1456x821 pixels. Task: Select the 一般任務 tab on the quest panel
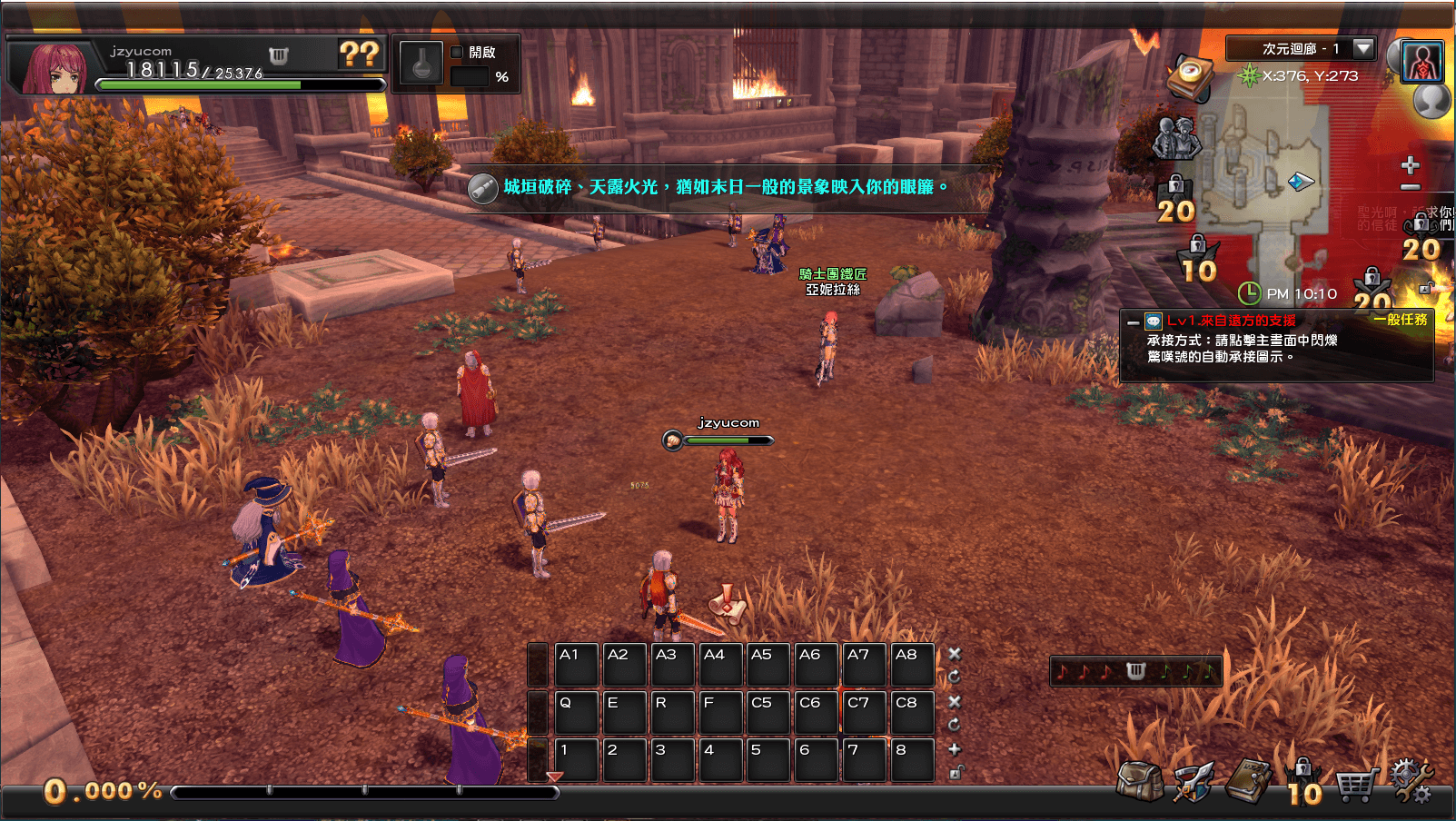pyautogui.click(x=1401, y=321)
